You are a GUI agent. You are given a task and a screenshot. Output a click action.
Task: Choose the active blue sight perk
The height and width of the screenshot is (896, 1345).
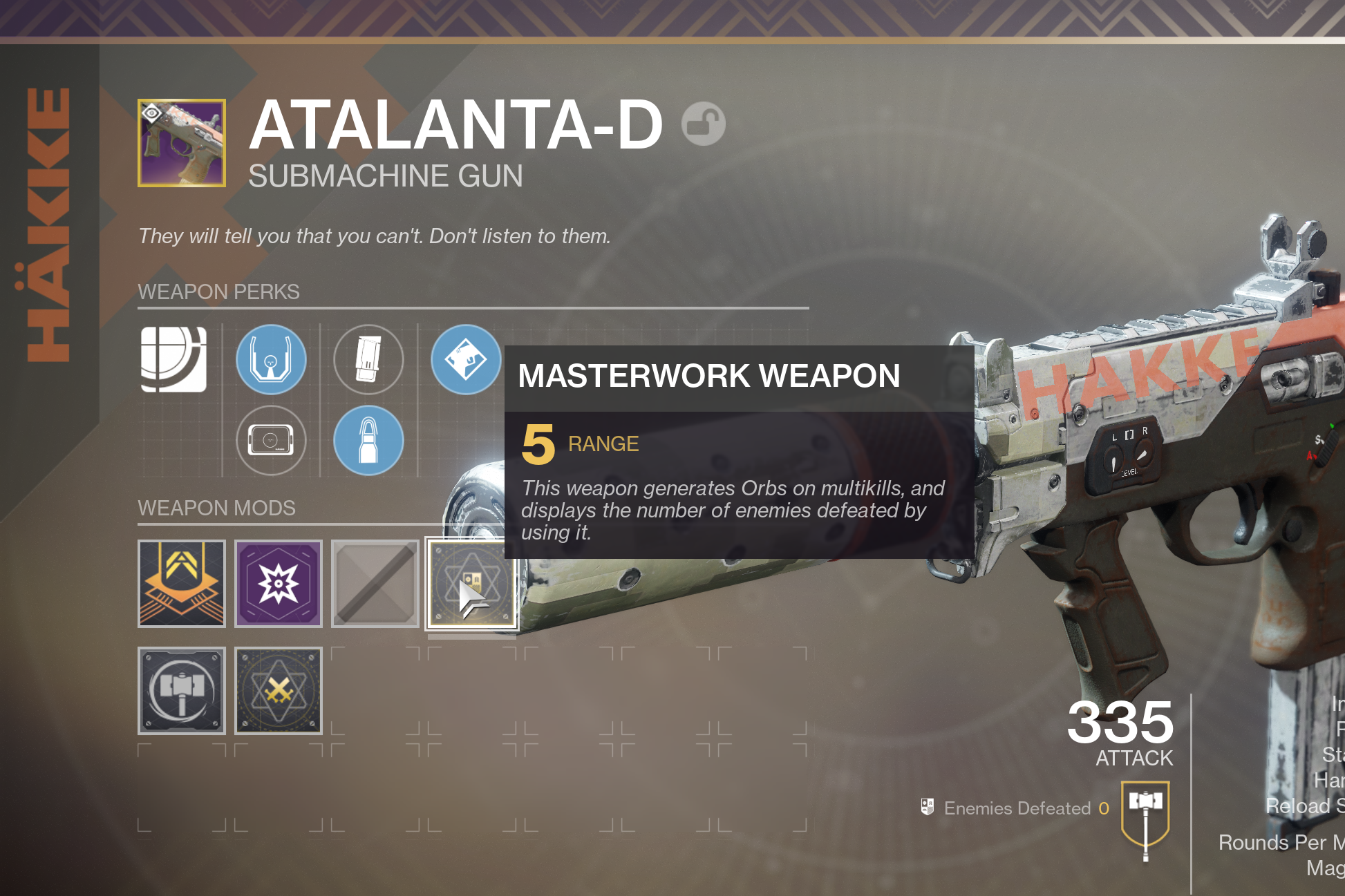pyautogui.click(x=271, y=359)
